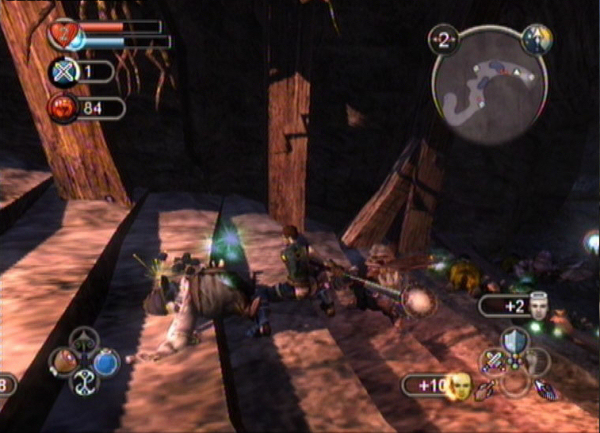Image resolution: width=600 pixels, height=433 pixels.
Task: Click the yellow mask +10 indicator
Action: pyautogui.click(x=458, y=384)
